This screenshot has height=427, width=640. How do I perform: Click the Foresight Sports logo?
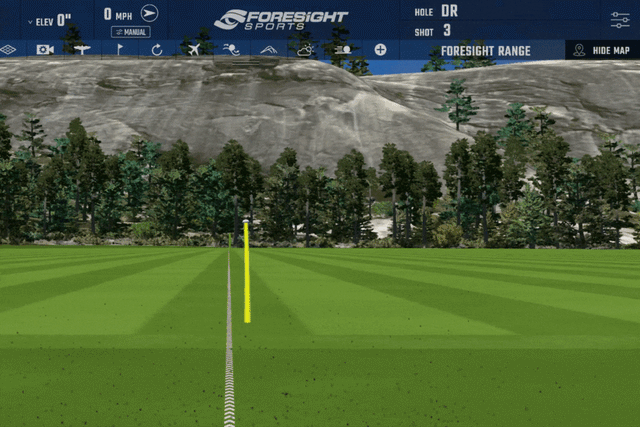pos(281,19)
